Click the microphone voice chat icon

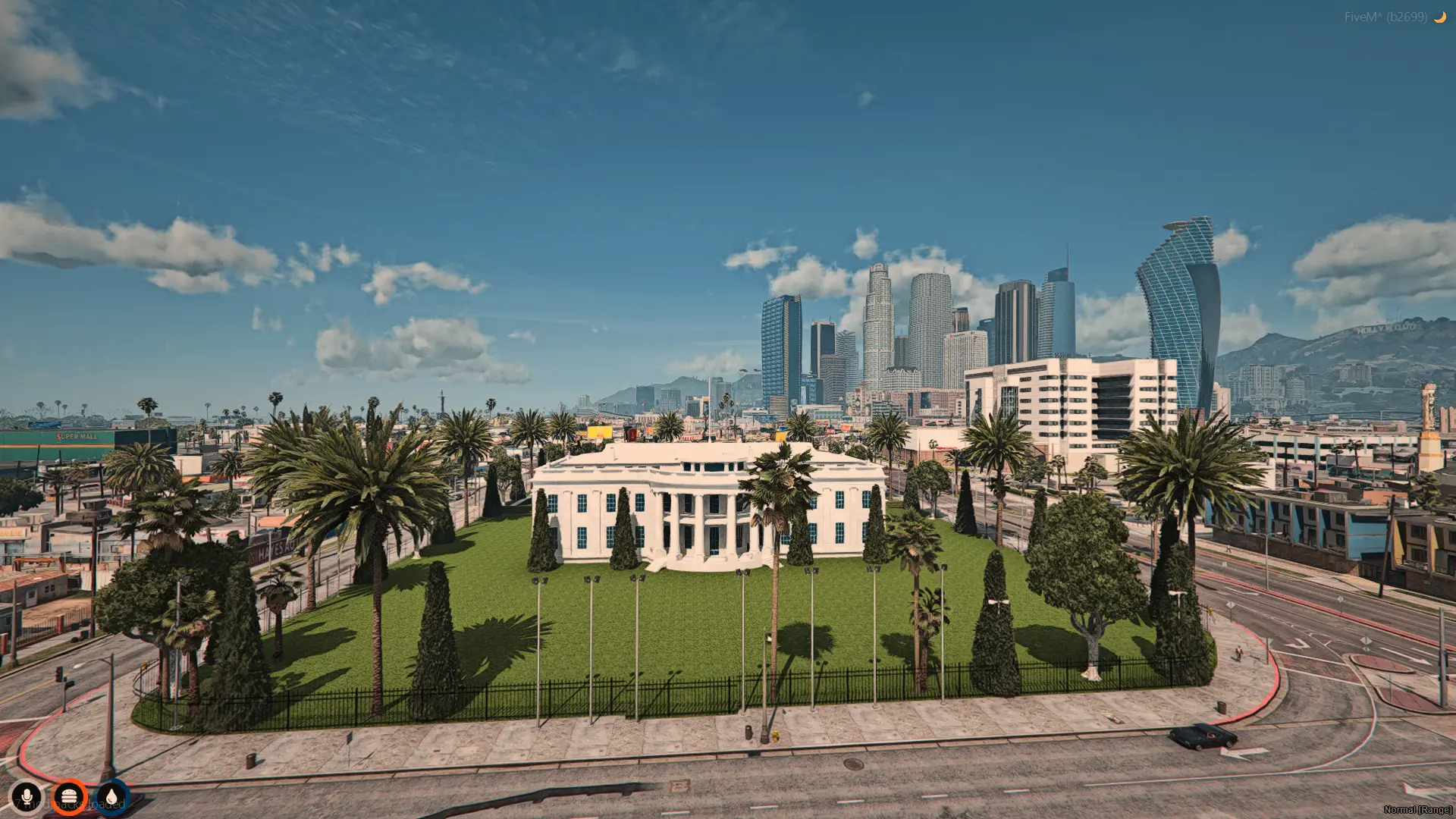click(x=27, y=796)
